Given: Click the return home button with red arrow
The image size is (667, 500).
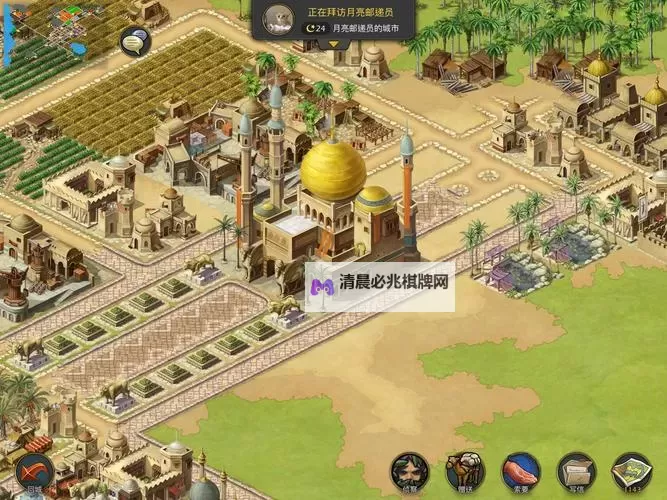Looking at the screenshot, I should (34, 471).
